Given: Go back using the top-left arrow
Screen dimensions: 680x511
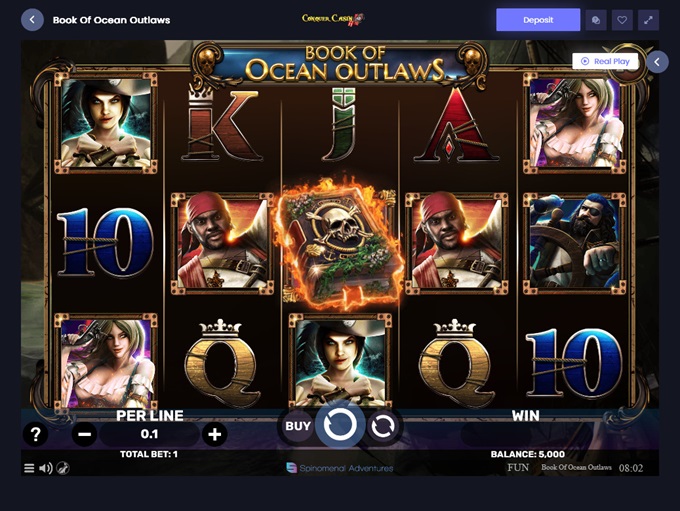Looking at the screenshot, I should pos(33,20).
